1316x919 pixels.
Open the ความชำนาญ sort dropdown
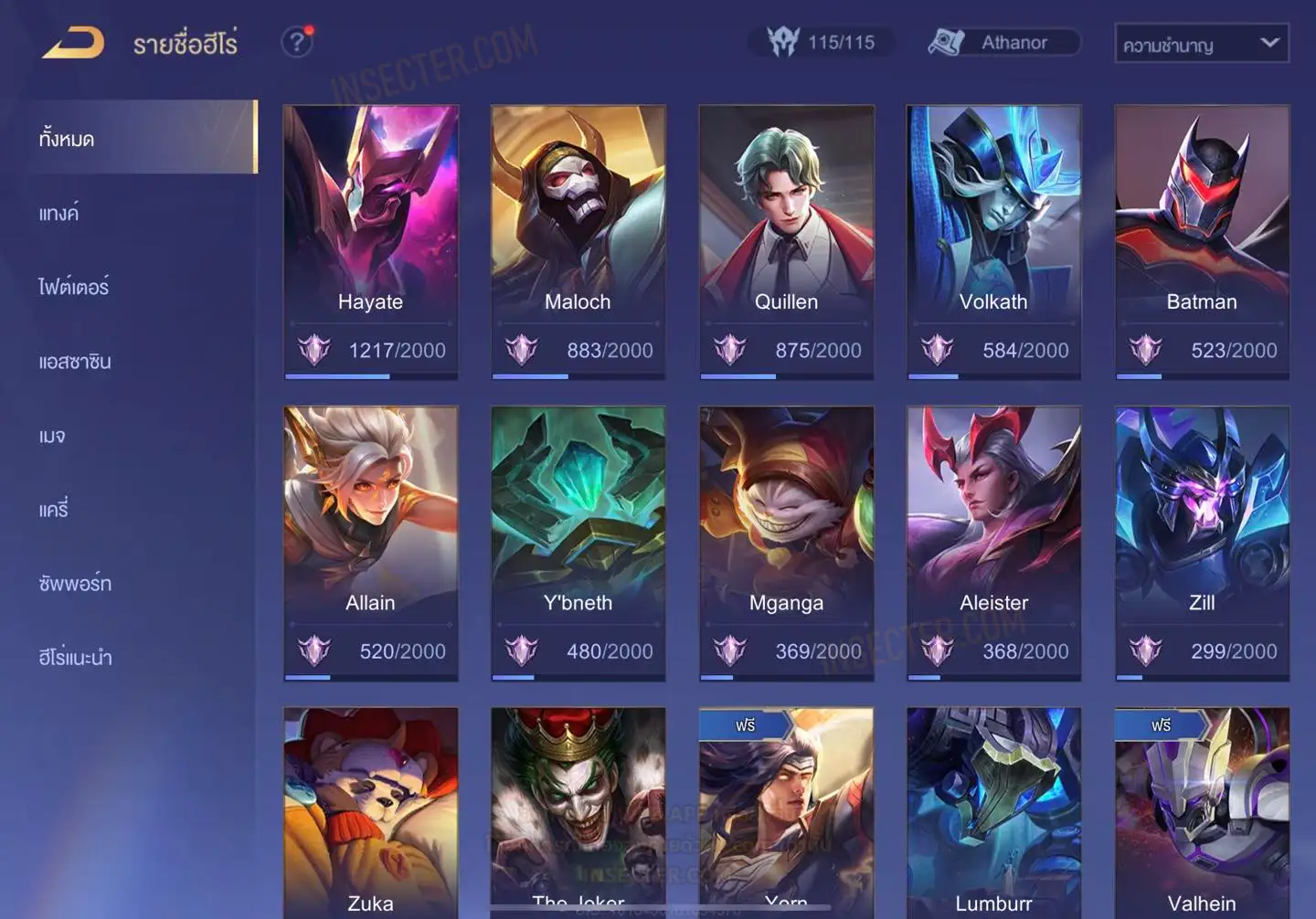click(x=1201, y=44)
